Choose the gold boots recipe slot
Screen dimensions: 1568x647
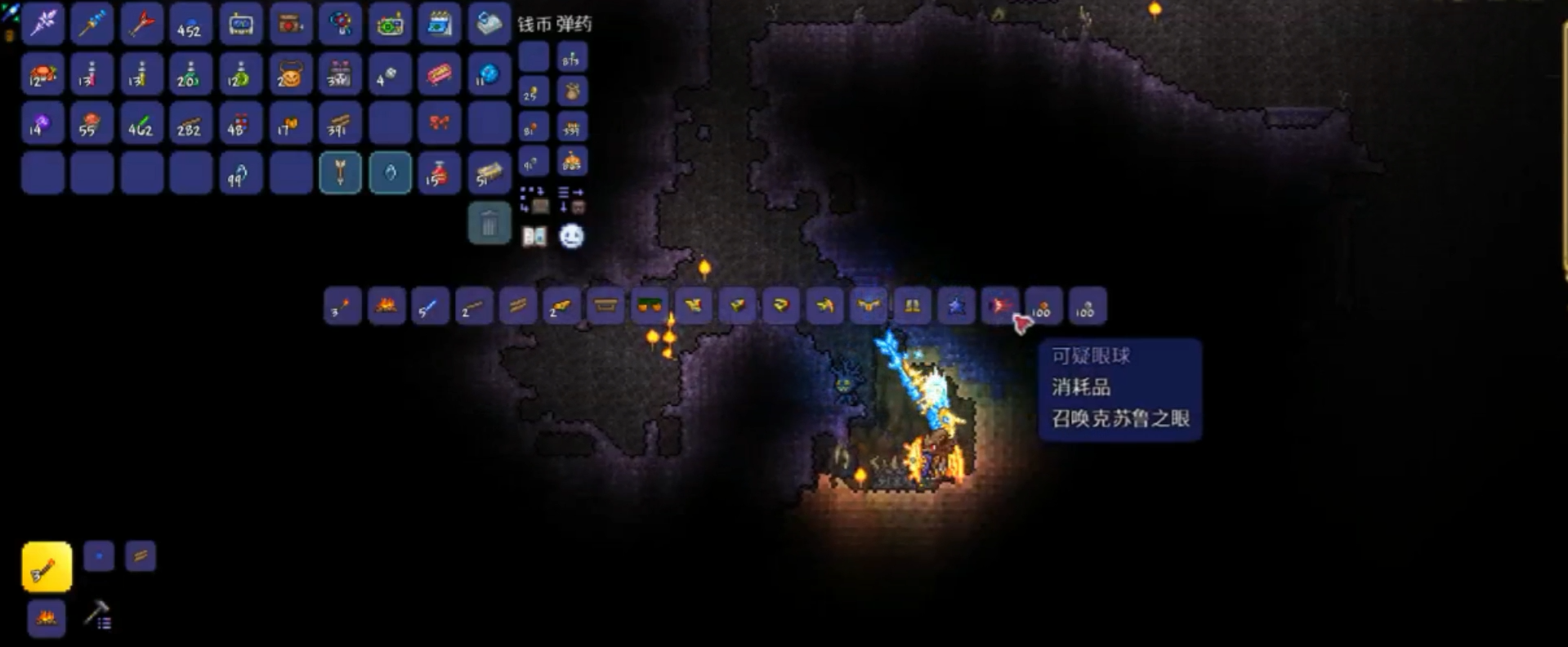pos(912,306)
